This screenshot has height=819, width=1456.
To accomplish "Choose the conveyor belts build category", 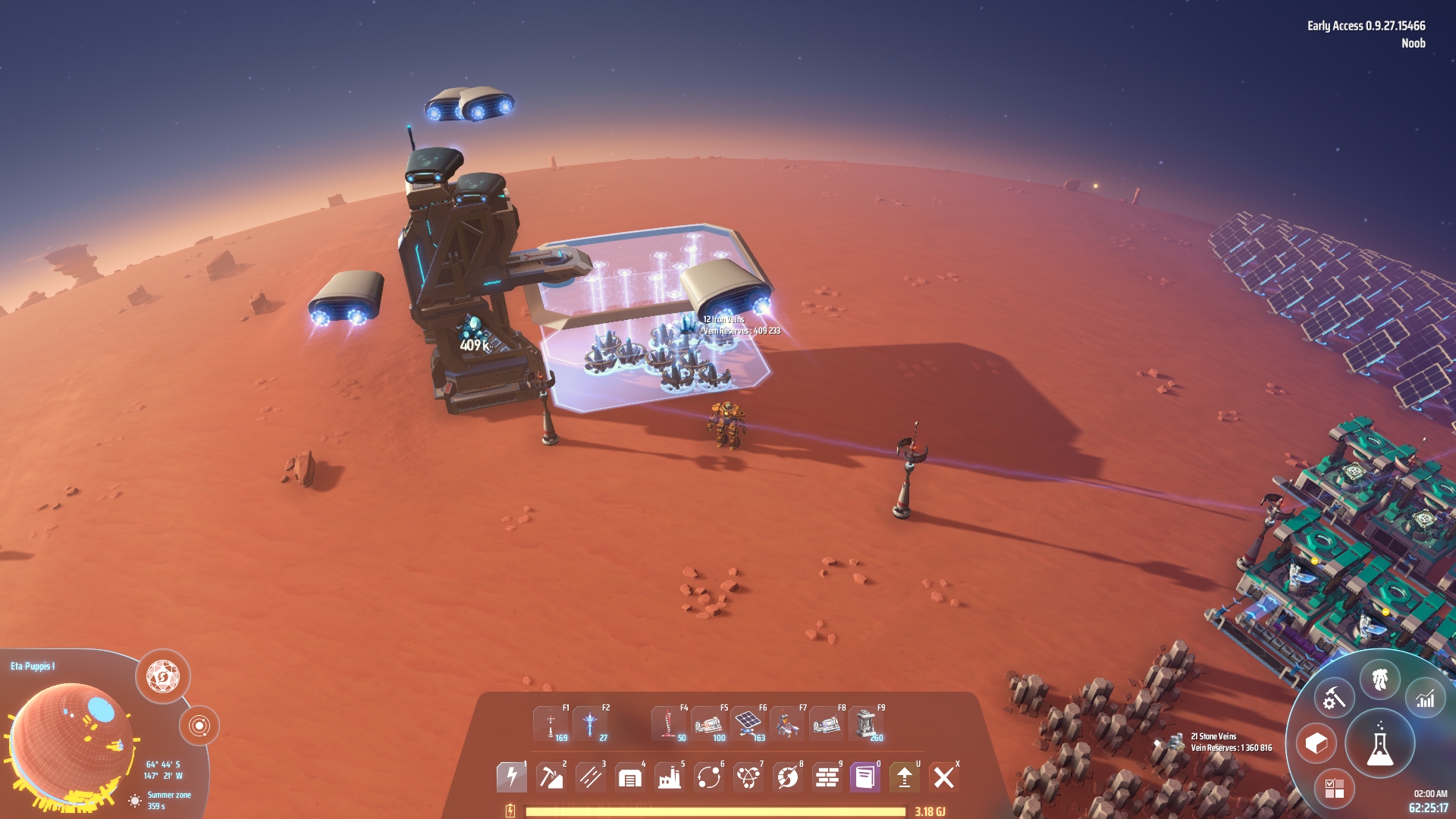I will coord(590,777).
